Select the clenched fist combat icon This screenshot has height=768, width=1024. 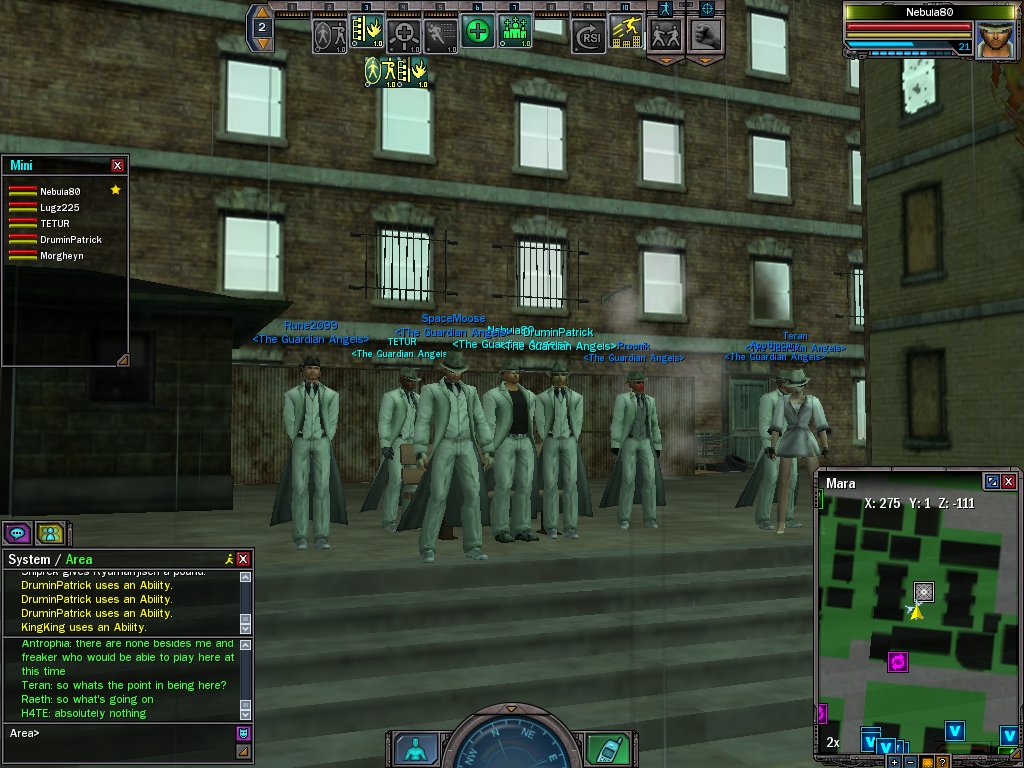click(x=705, y=35)
